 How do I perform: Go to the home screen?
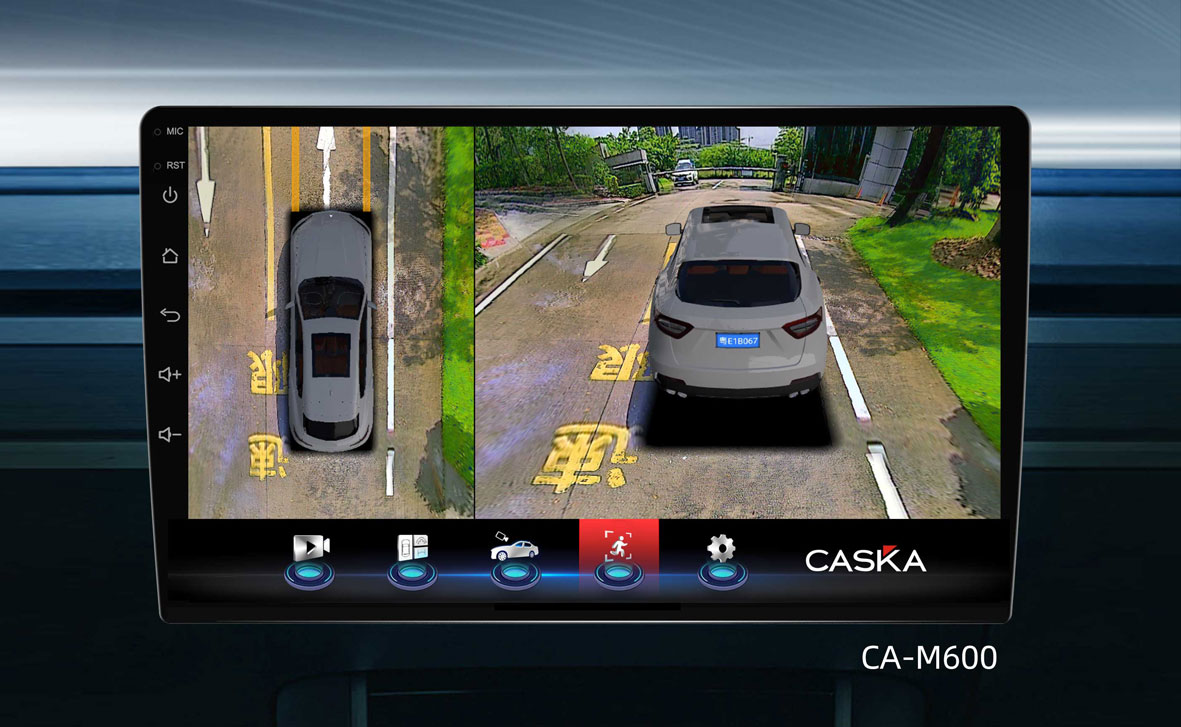tap(170, 255)
